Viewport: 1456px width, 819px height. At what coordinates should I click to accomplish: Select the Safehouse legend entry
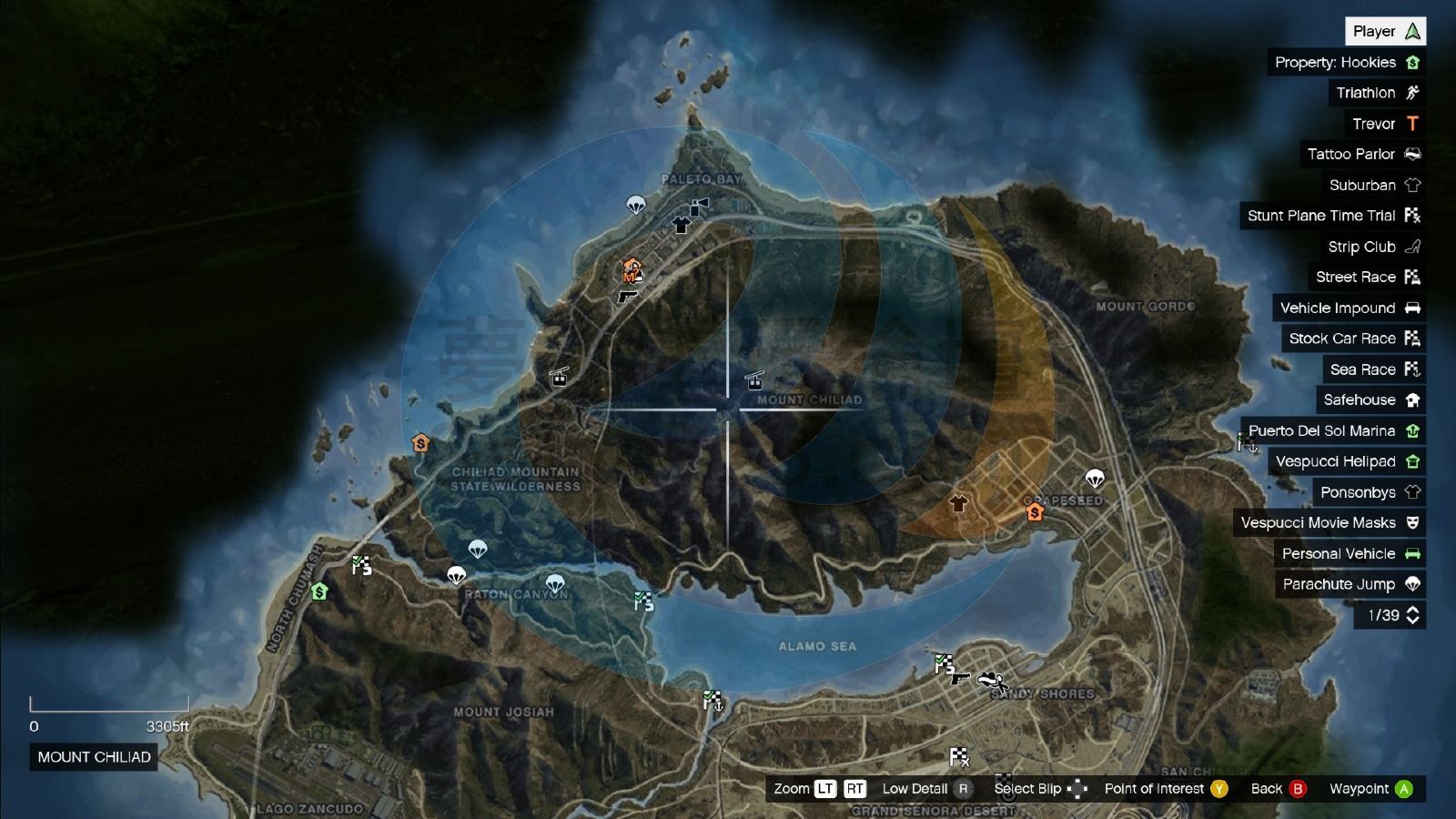pyautogui.click(x=1370, y=399)
